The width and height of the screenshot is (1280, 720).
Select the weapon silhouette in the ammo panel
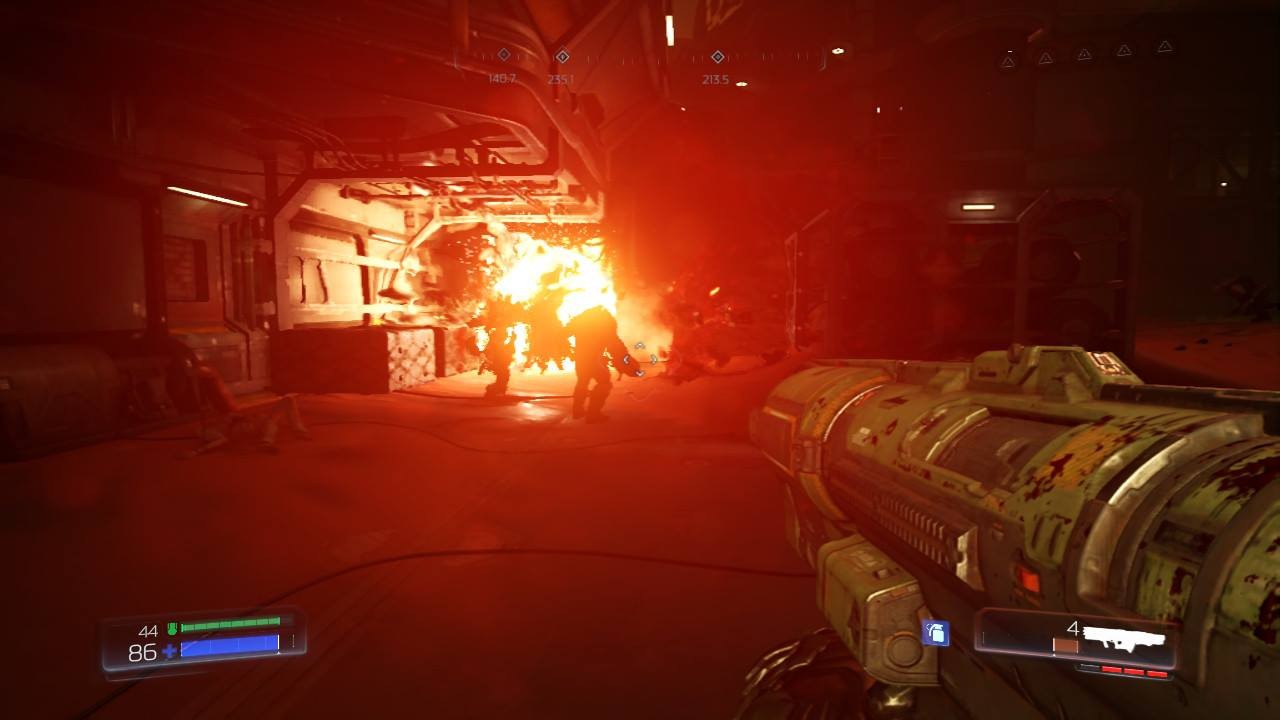(1125, 638)
